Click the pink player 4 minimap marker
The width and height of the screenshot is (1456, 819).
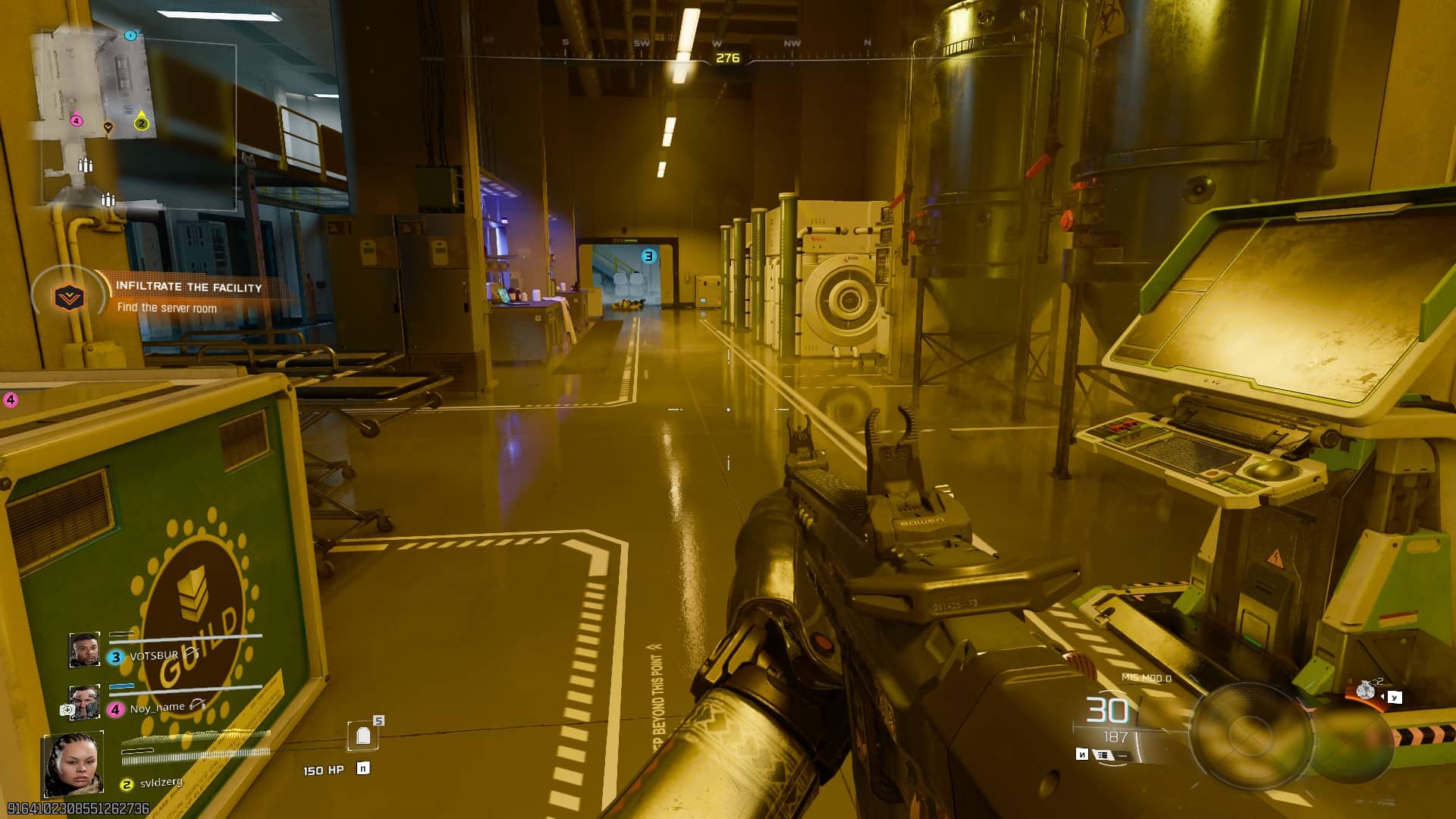[x=76, y=121]
